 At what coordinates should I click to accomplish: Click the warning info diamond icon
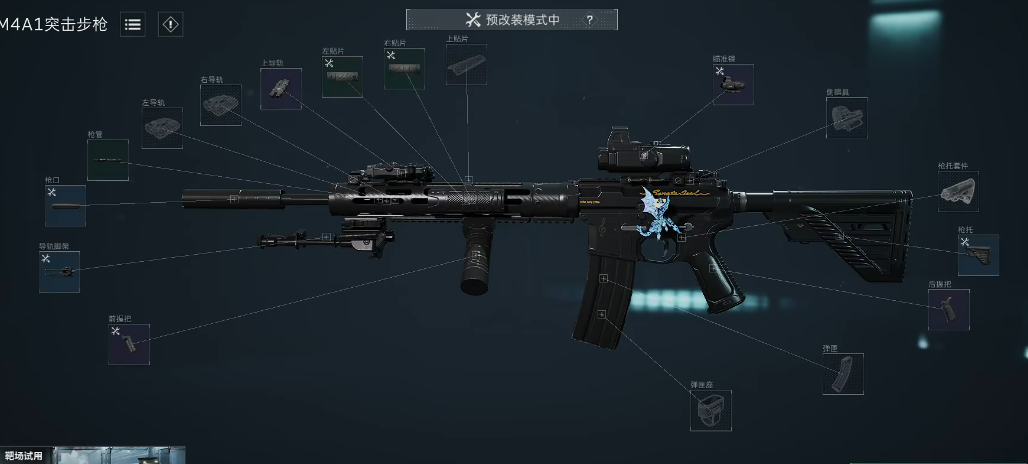point(170,24)
